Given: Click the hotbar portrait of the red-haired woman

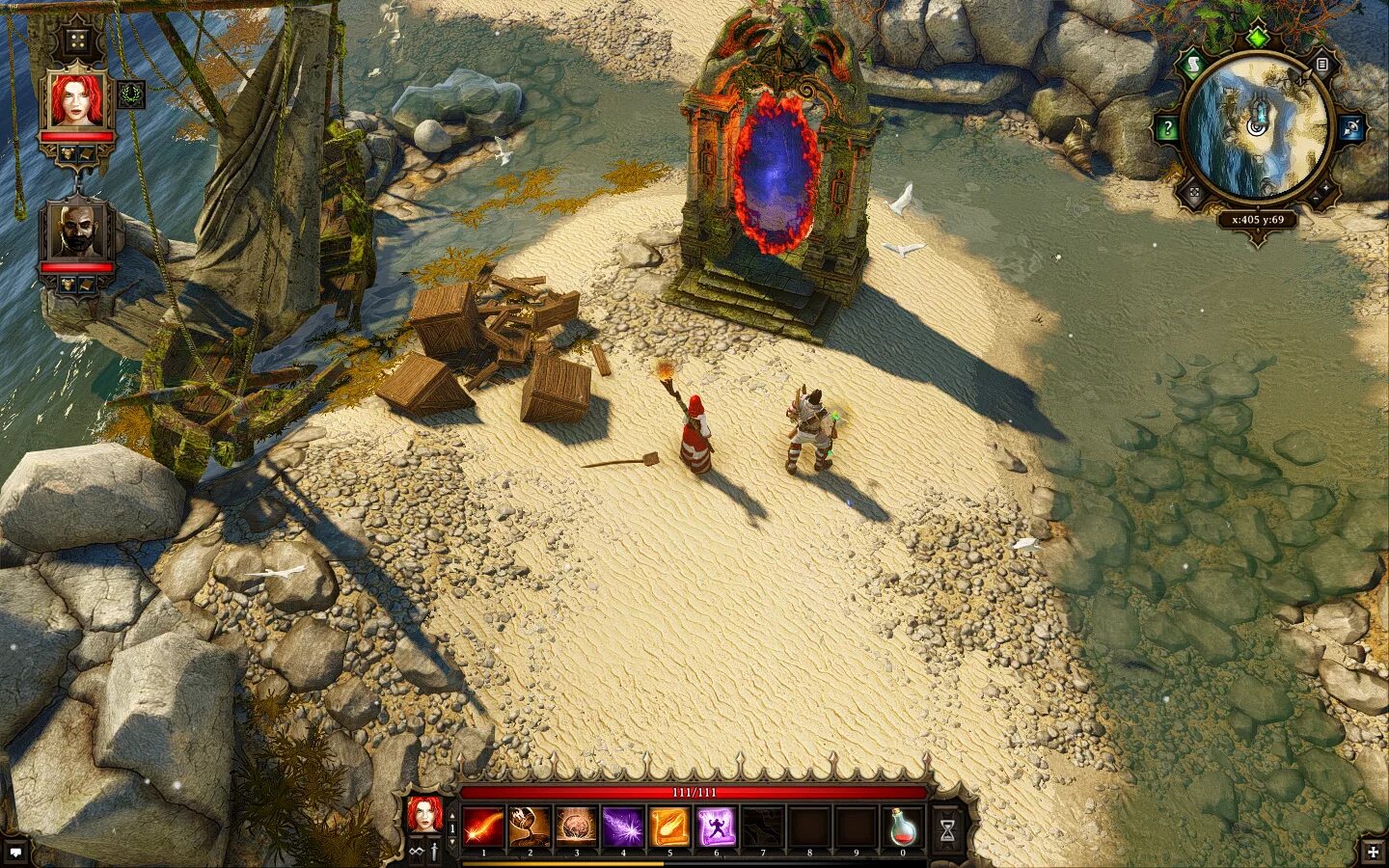Looking at the screenshot, I should click(423, 816).
